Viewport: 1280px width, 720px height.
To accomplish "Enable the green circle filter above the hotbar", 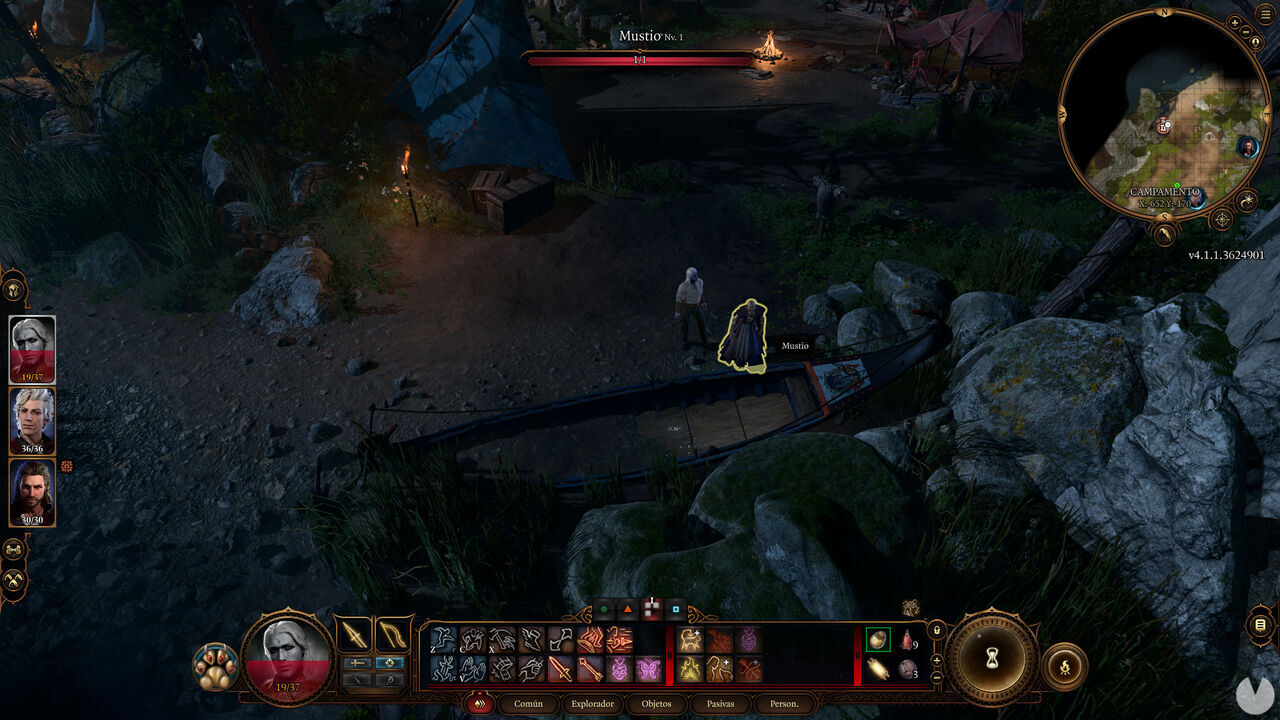I will tap(603, 609).
